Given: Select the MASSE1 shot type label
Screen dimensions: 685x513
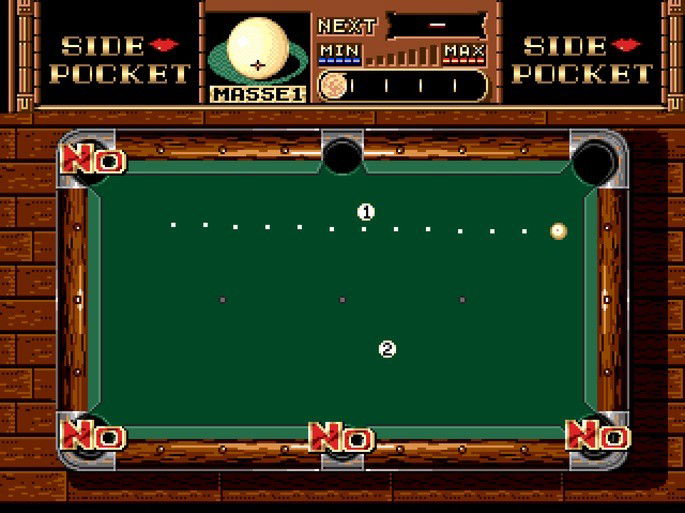Looking at the screenshot, I should tap(257, 93).
